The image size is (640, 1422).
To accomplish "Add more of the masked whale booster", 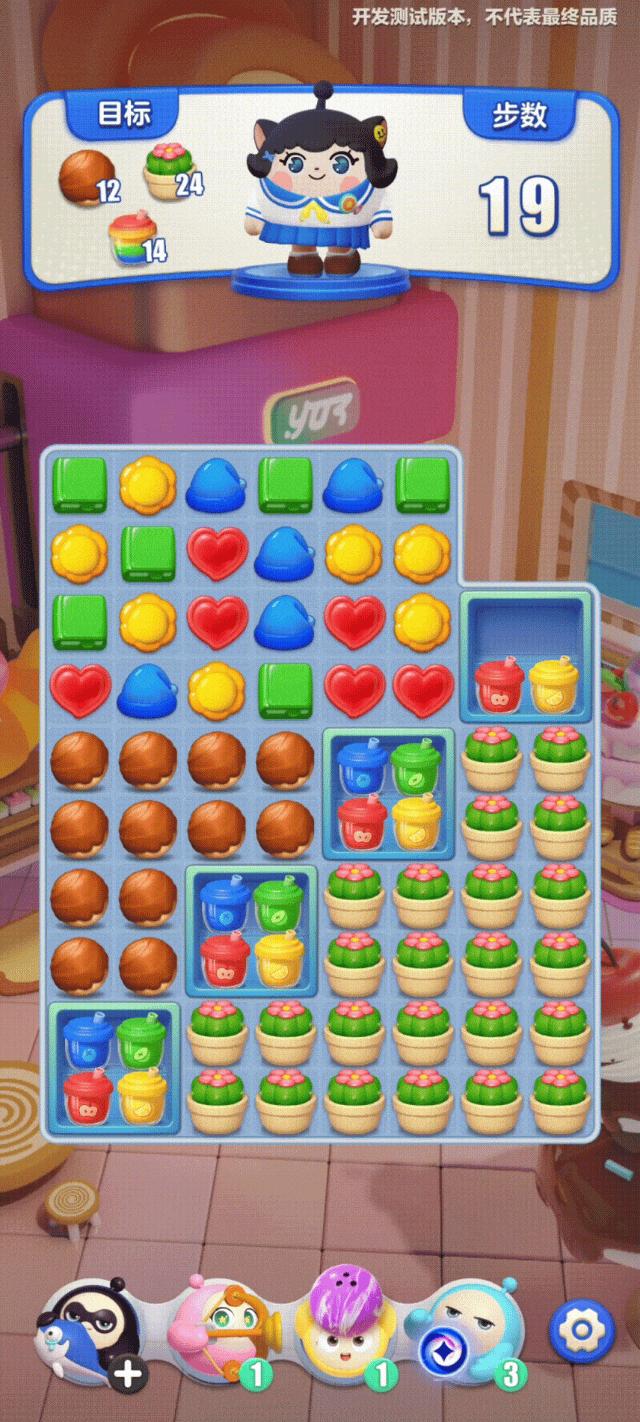I will pyautogui.click(x=127, y=1375).
